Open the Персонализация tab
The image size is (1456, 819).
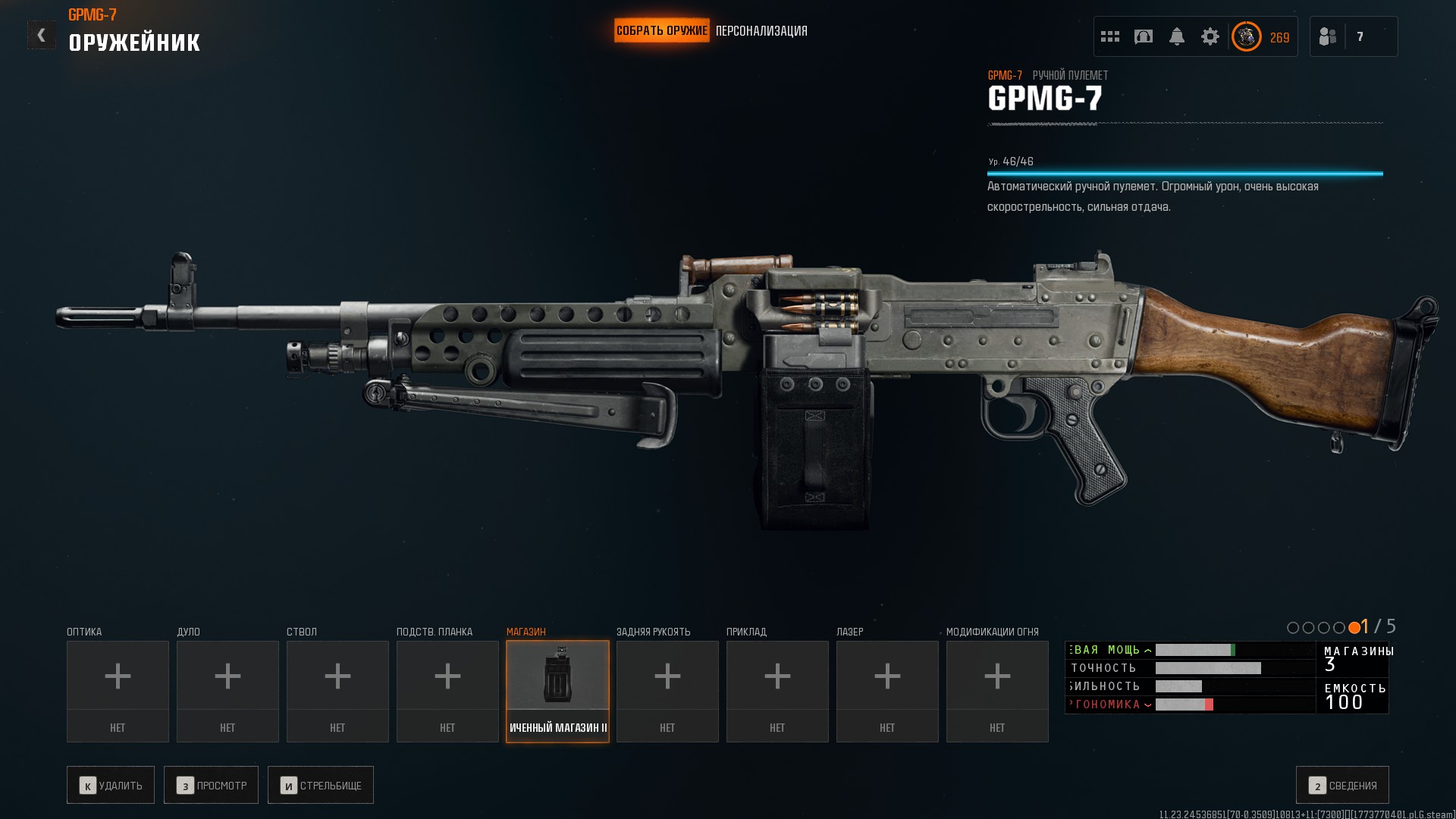coord(761,31)
